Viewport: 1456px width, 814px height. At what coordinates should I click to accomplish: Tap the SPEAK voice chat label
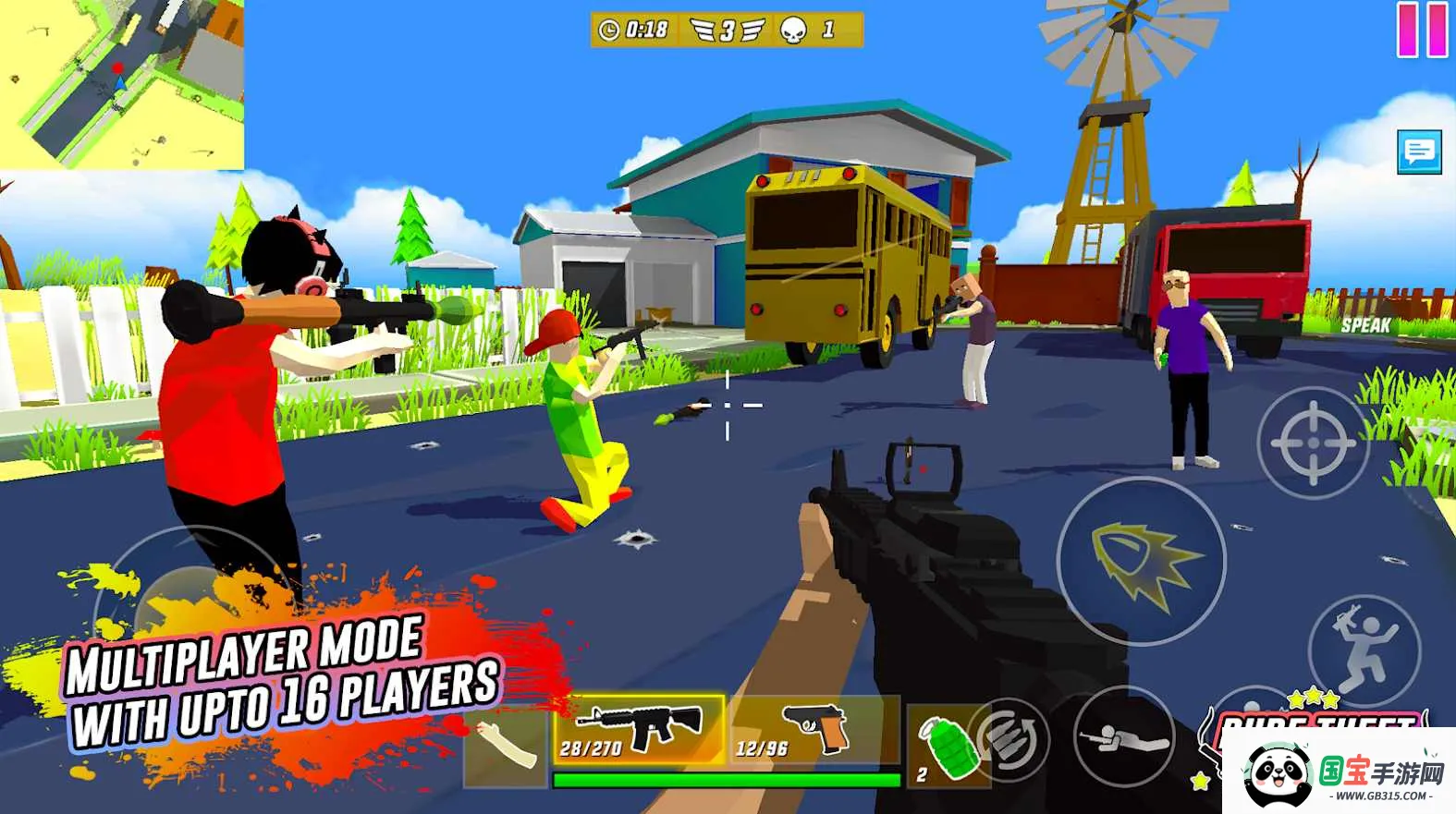coord(1365,325)
